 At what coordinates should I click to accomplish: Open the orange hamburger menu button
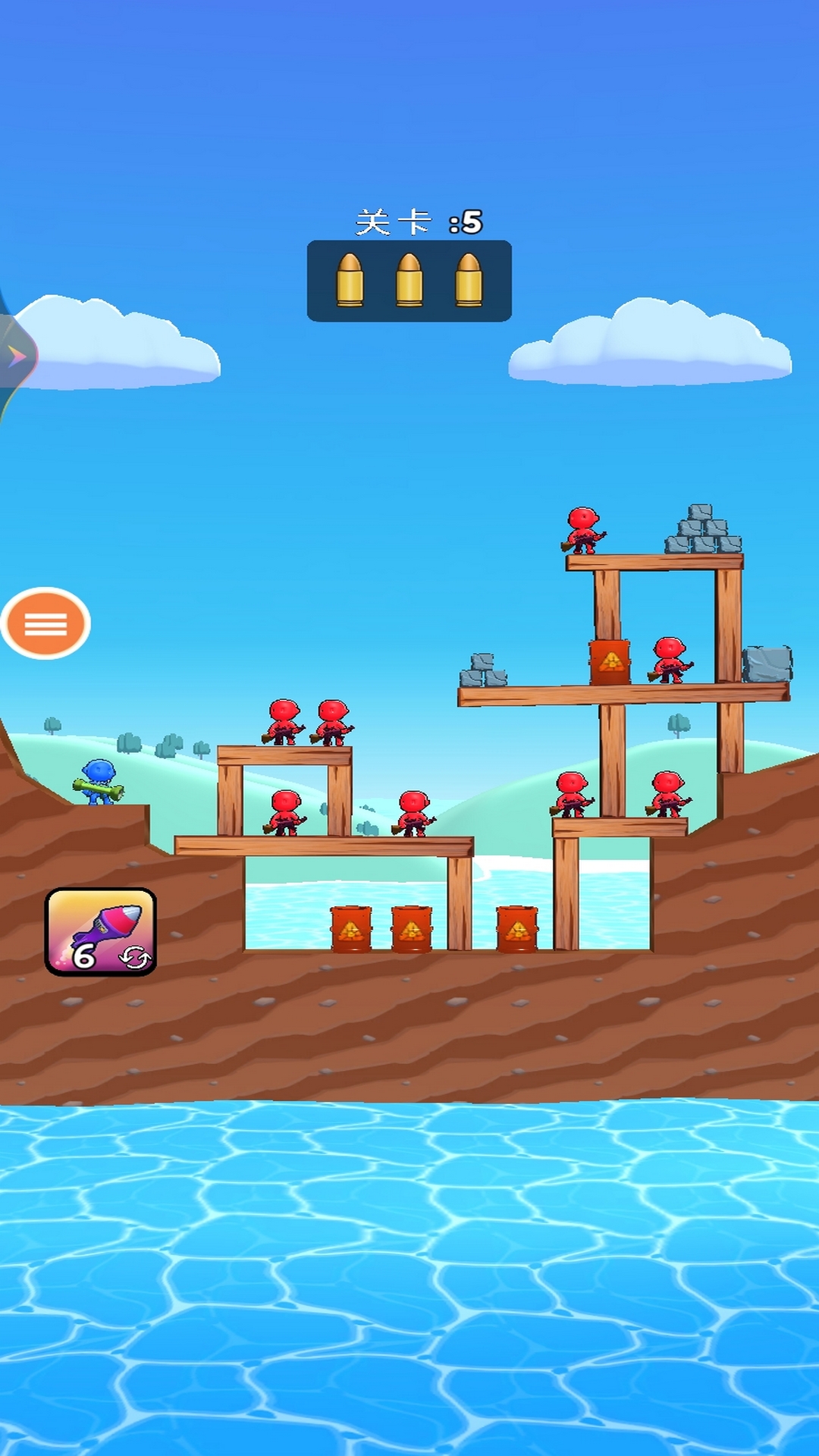pos(45,623)
